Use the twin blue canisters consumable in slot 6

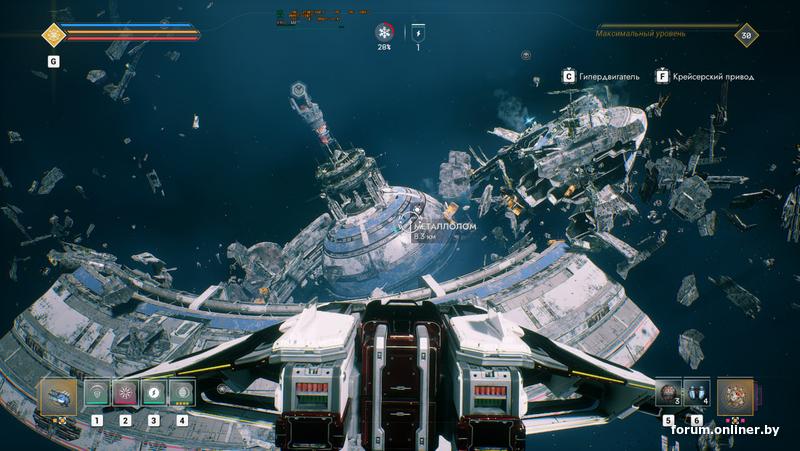[x=696, y=393]
